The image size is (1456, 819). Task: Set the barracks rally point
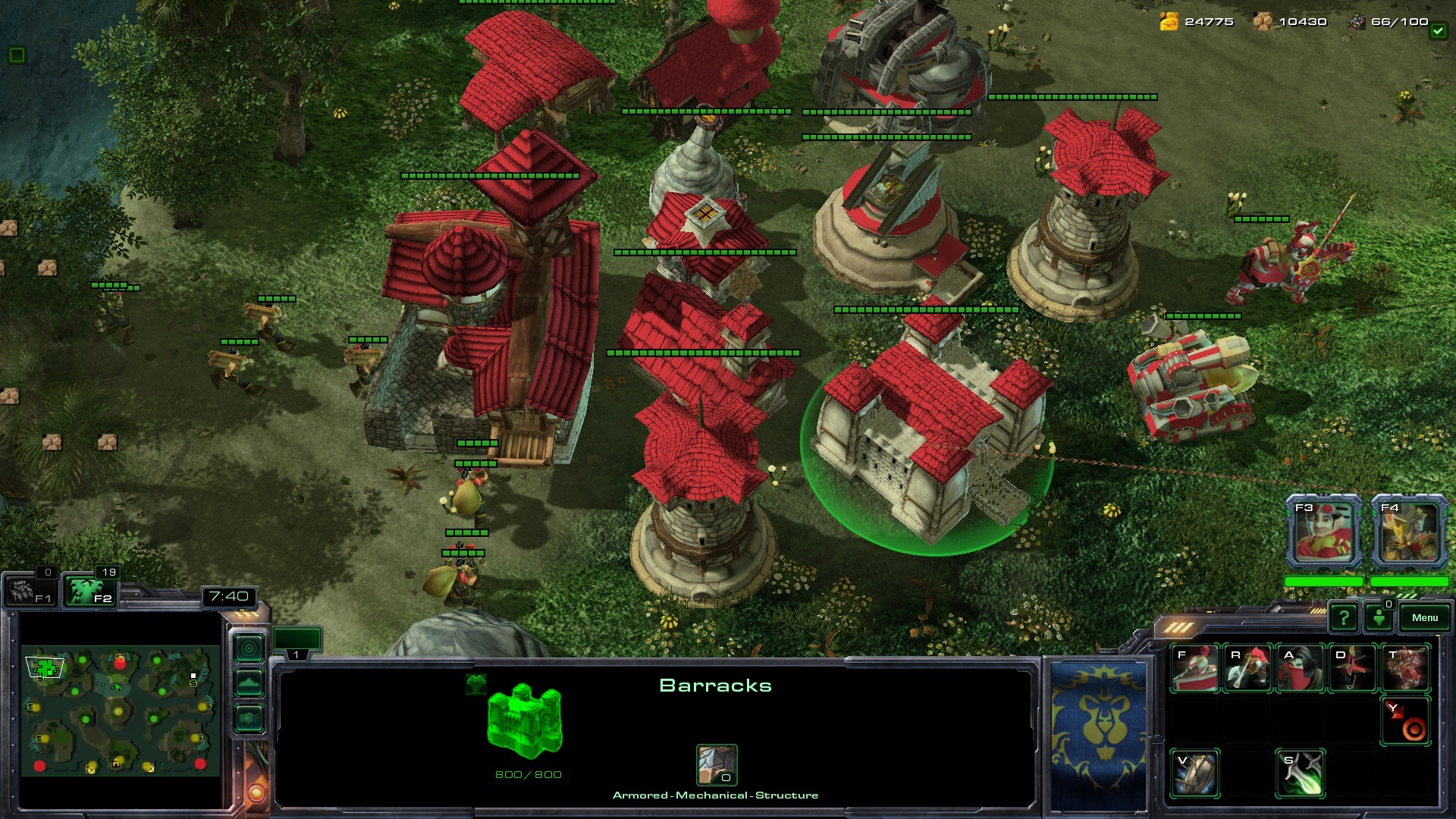(1405, 721)
